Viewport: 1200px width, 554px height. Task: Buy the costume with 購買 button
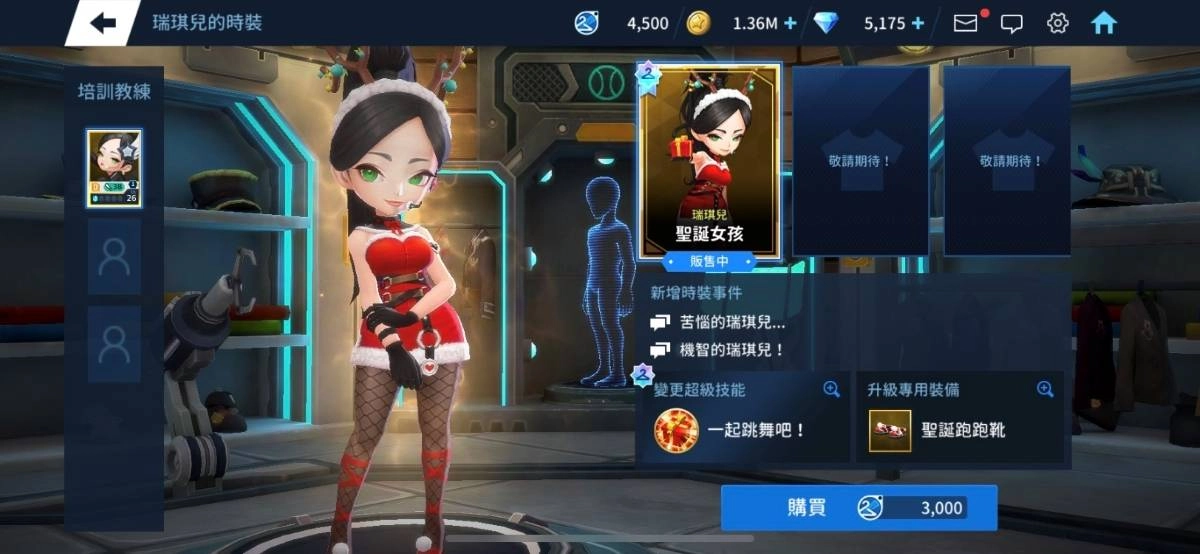coord(859,508)
